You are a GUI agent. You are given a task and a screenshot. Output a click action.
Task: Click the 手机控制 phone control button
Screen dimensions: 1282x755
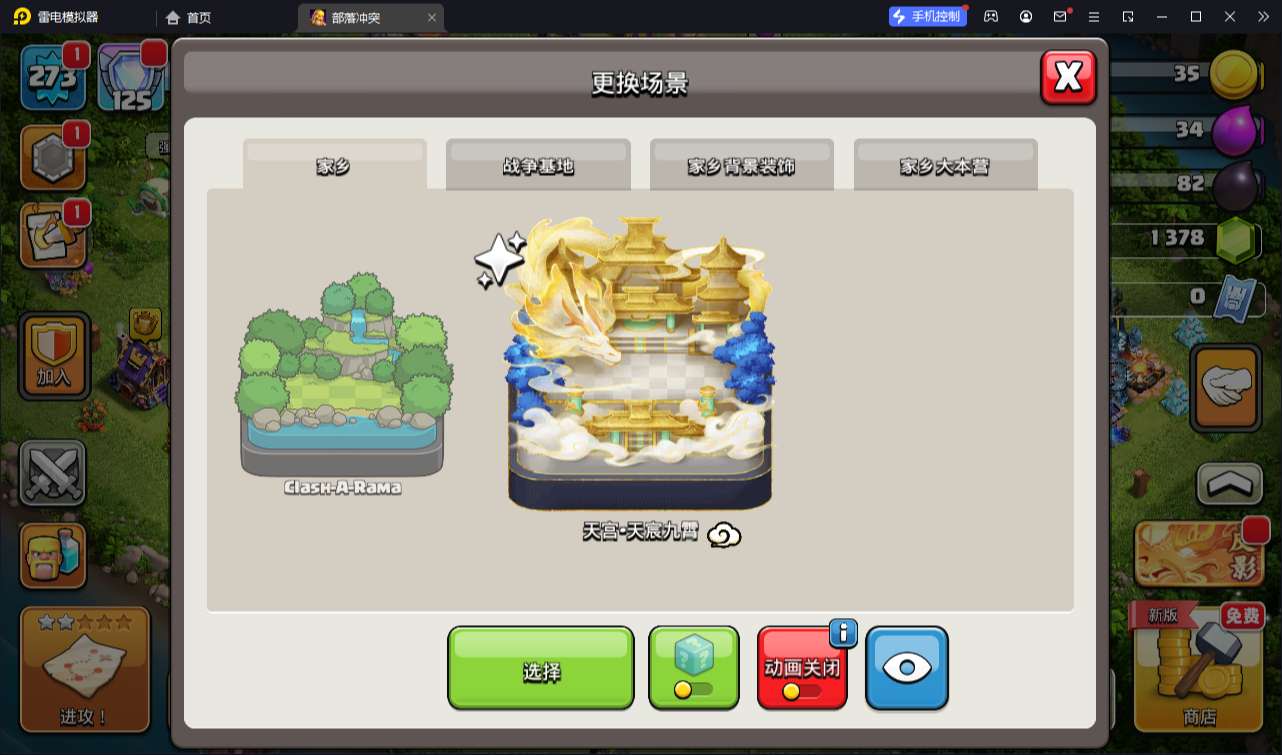coord(927,16)
